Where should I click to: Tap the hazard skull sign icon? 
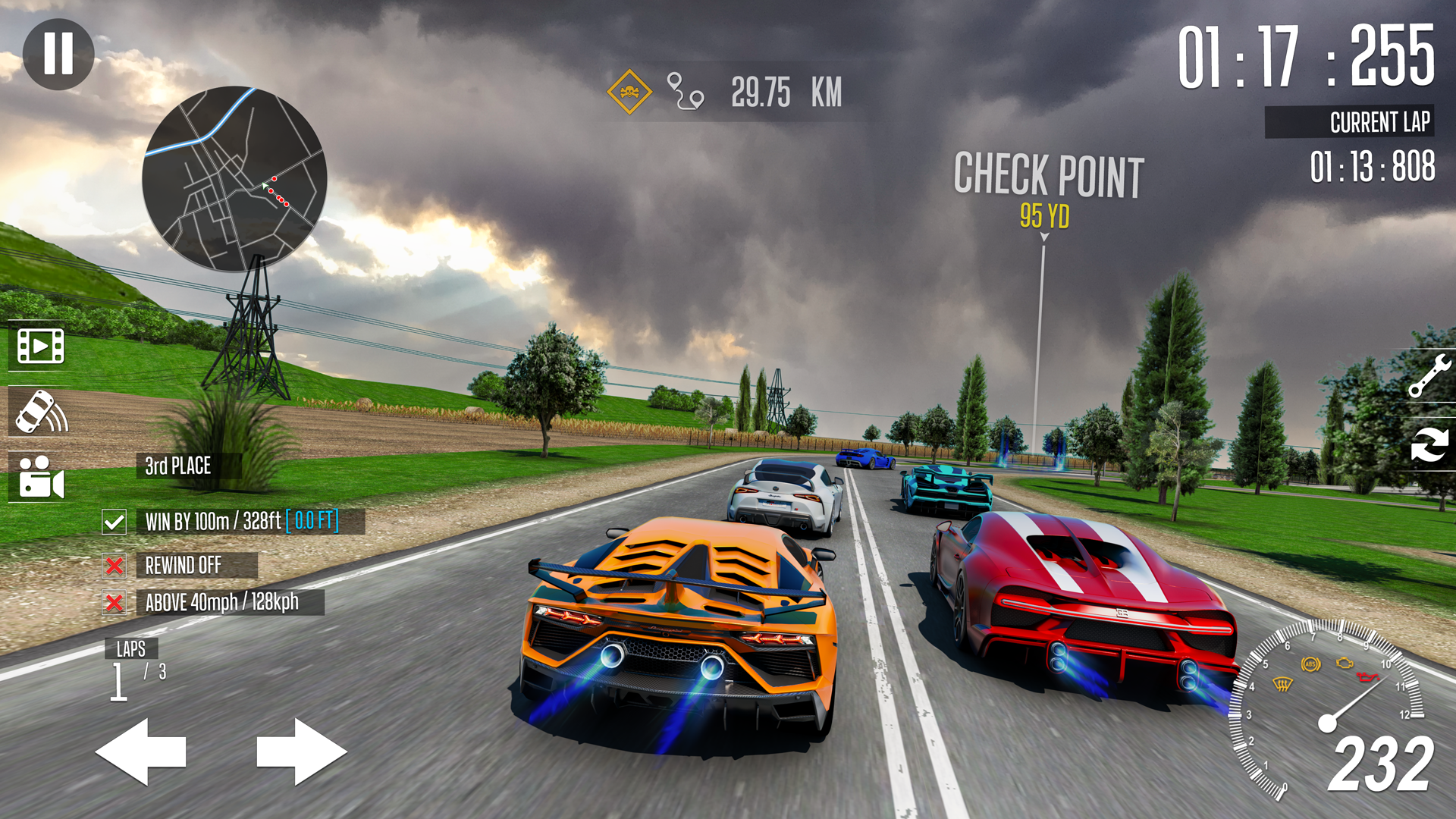click(x=628, y=91)
